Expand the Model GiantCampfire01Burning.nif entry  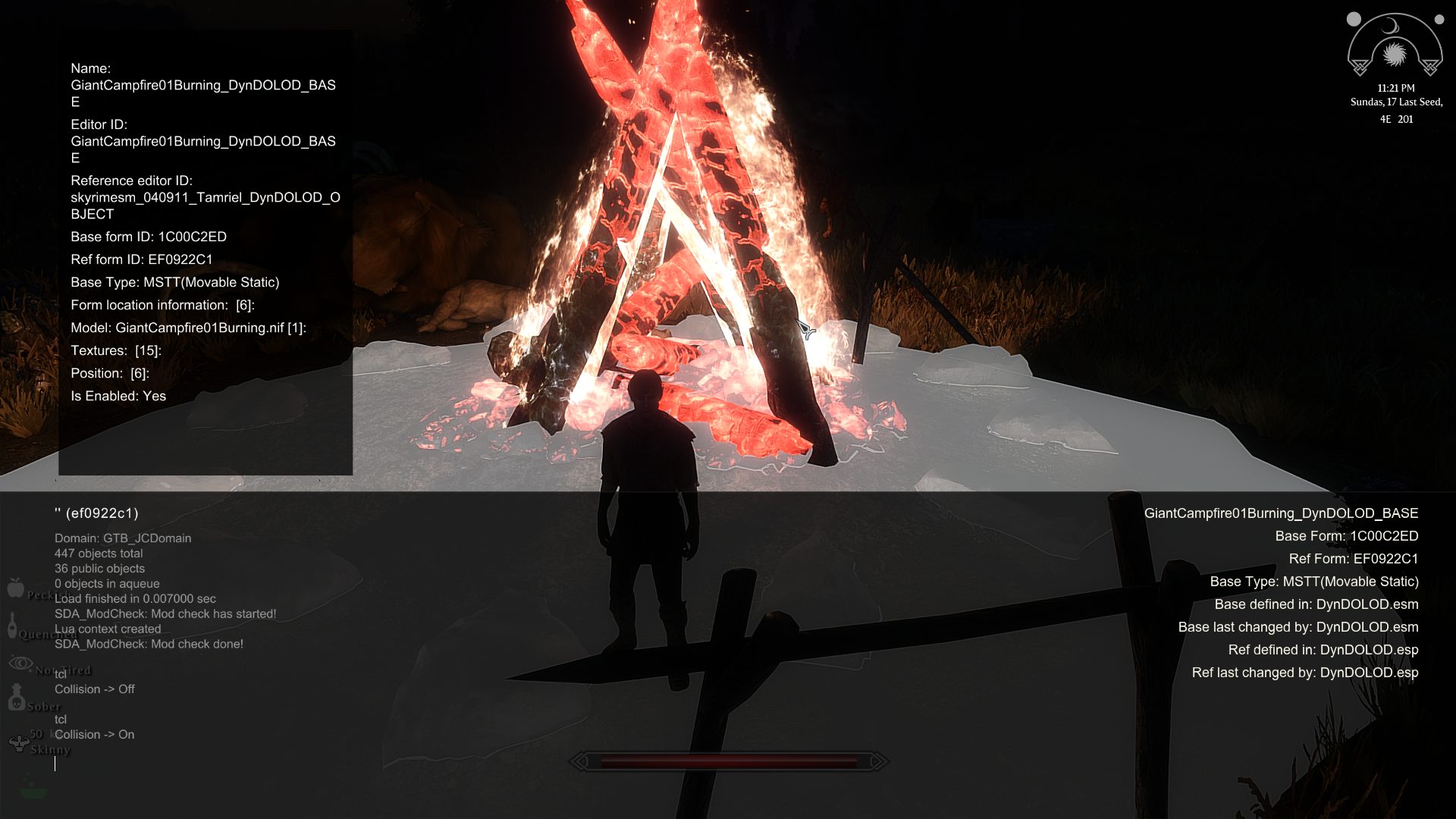point(188,328)
